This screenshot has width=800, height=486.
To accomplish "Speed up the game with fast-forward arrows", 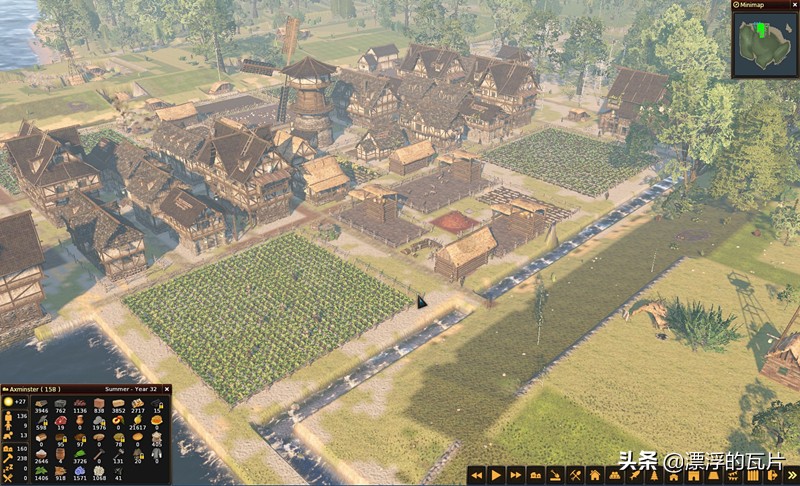I will [516, 475].
